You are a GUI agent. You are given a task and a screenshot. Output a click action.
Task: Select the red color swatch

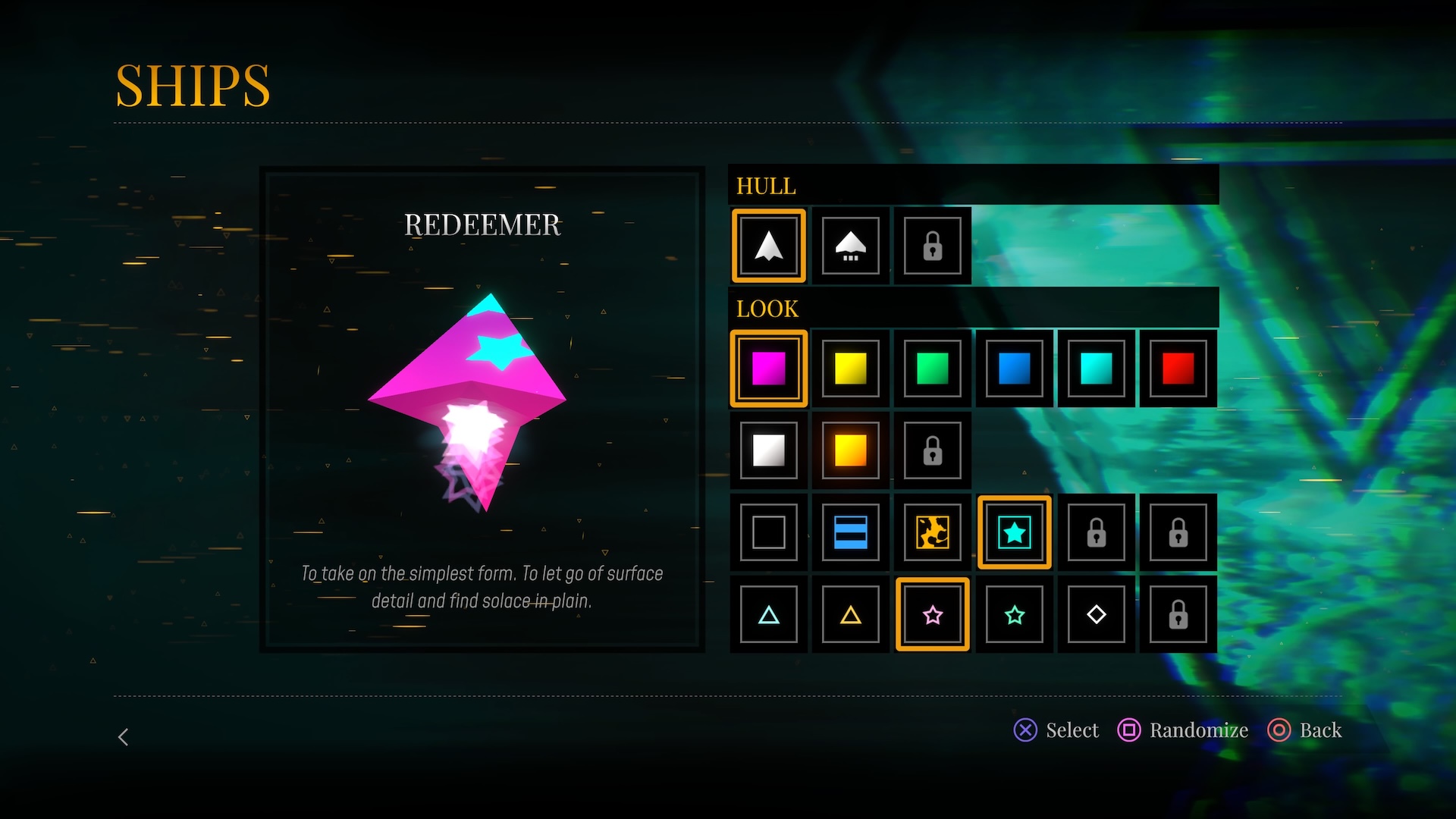(x=1178, y=369)
